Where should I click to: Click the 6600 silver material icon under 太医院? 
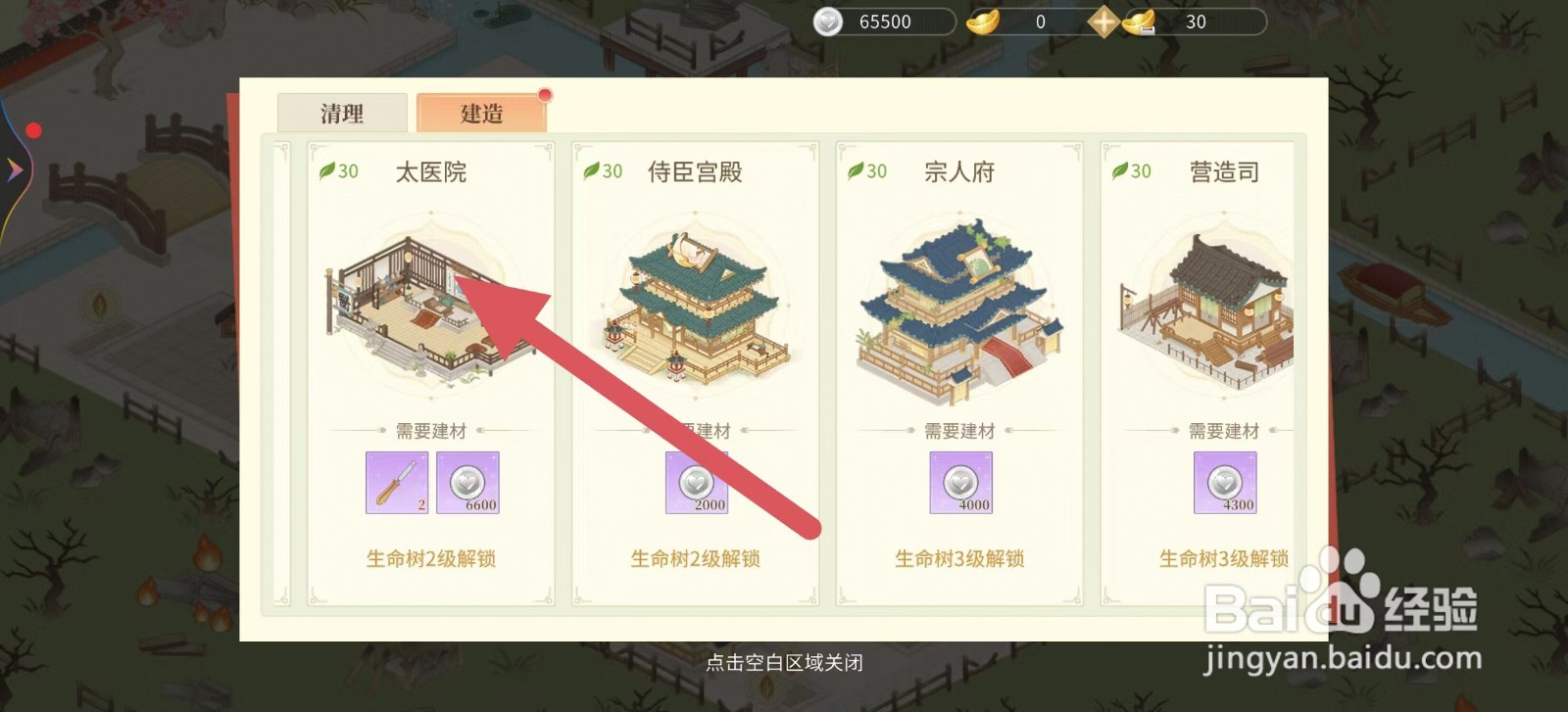467,482
